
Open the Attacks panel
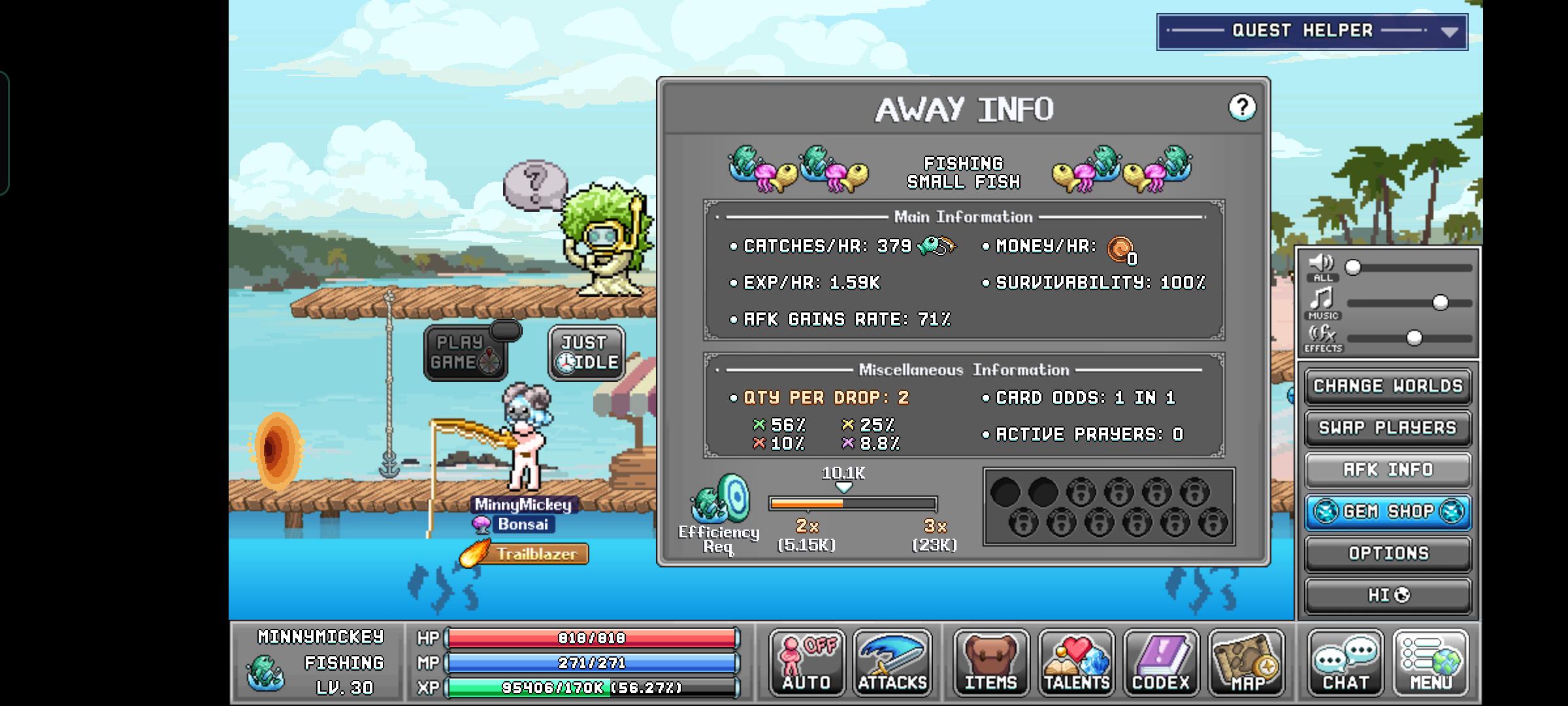(x=892, y=663)
